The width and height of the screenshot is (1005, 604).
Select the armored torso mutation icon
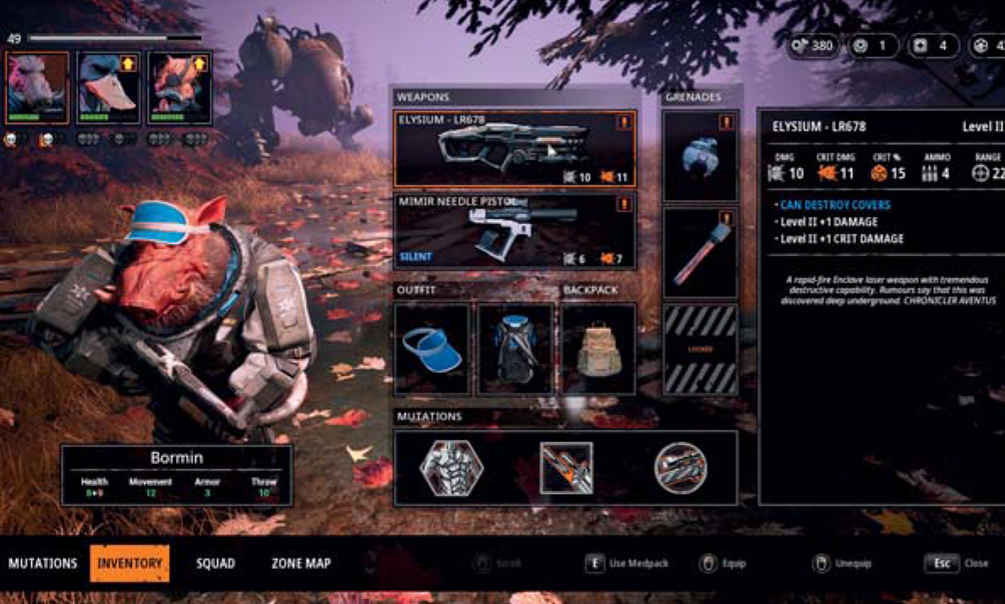(451, 468)
